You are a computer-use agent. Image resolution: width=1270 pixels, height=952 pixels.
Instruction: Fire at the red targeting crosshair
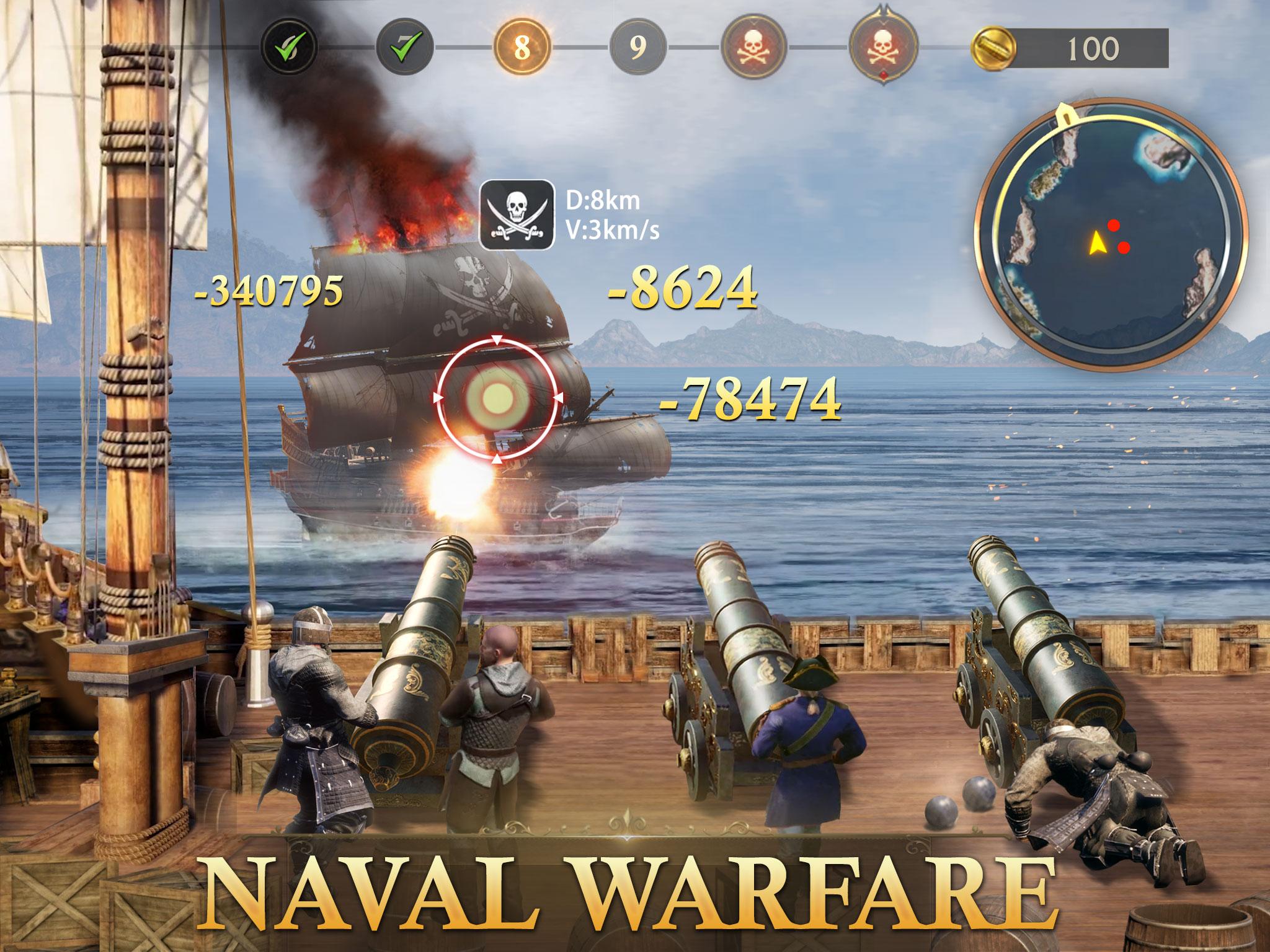click(x=496, y=397)
